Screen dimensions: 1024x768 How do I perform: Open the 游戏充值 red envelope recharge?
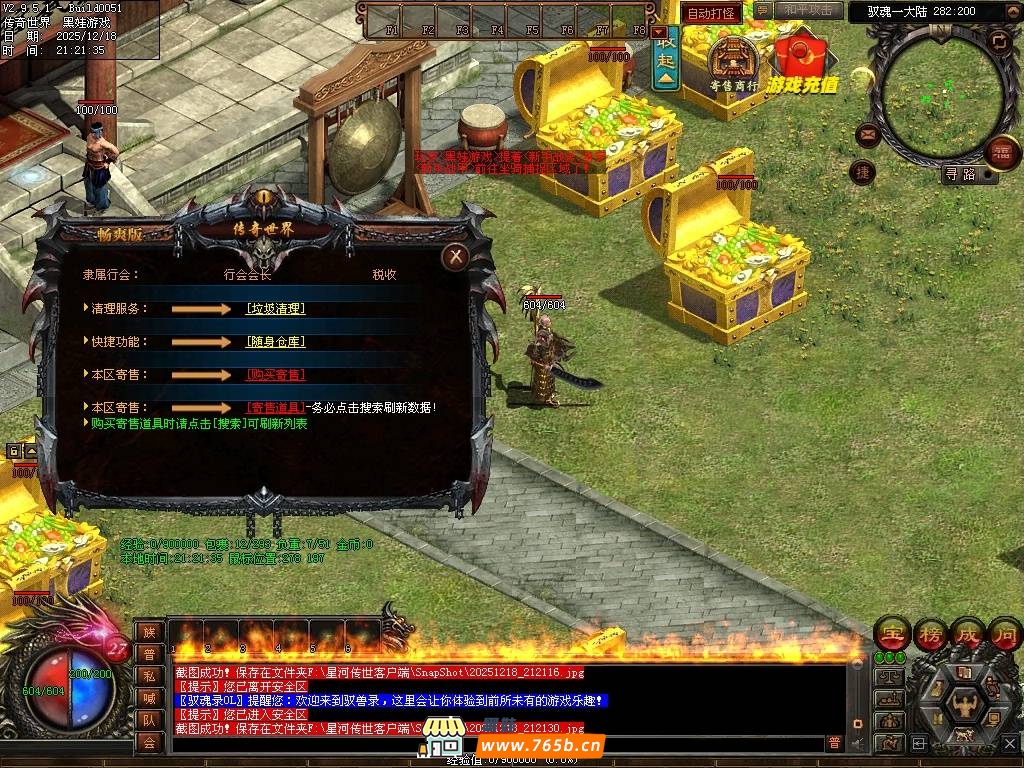[x=802, y=60]
